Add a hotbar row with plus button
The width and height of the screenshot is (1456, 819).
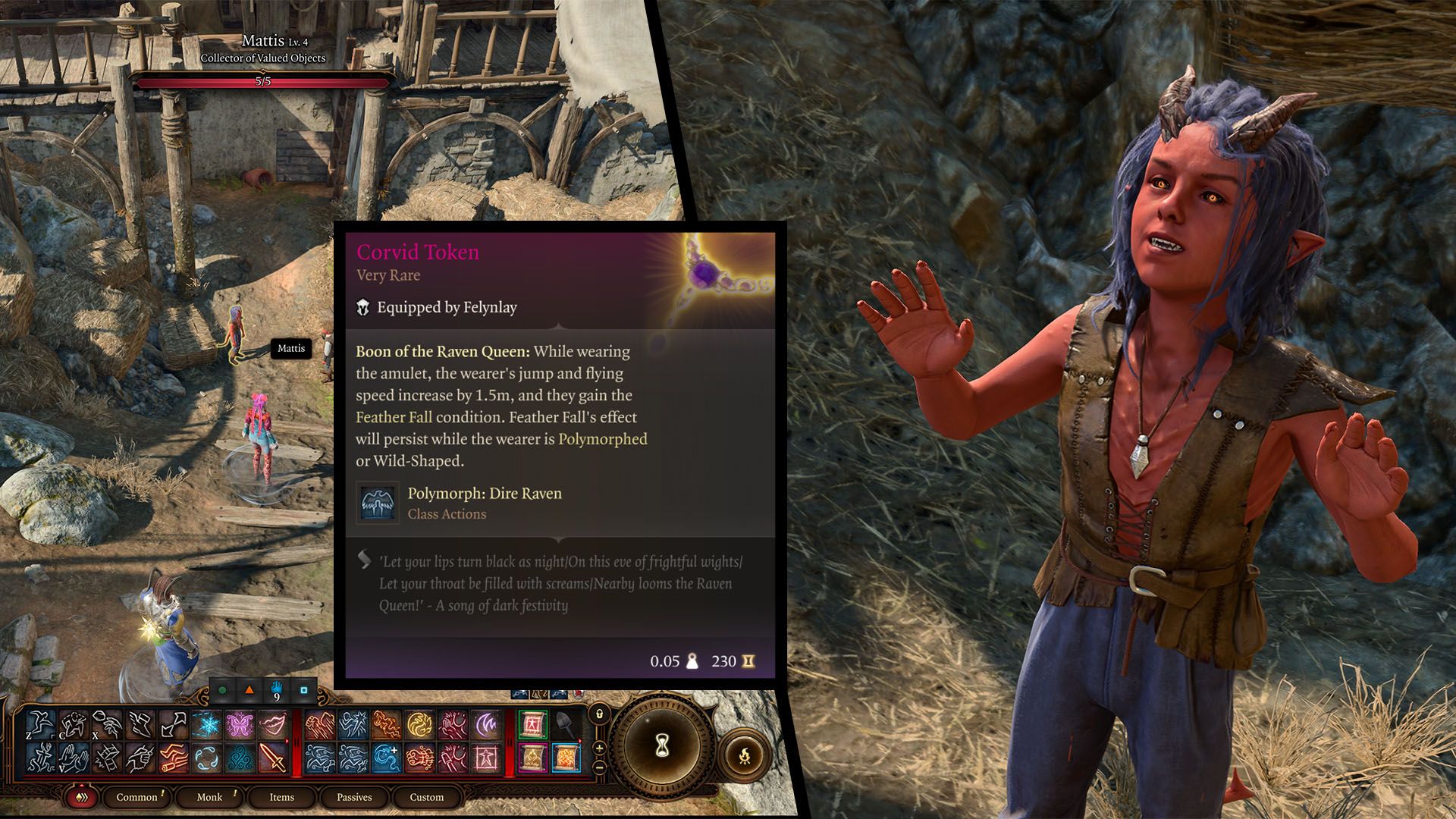(599, 748)
